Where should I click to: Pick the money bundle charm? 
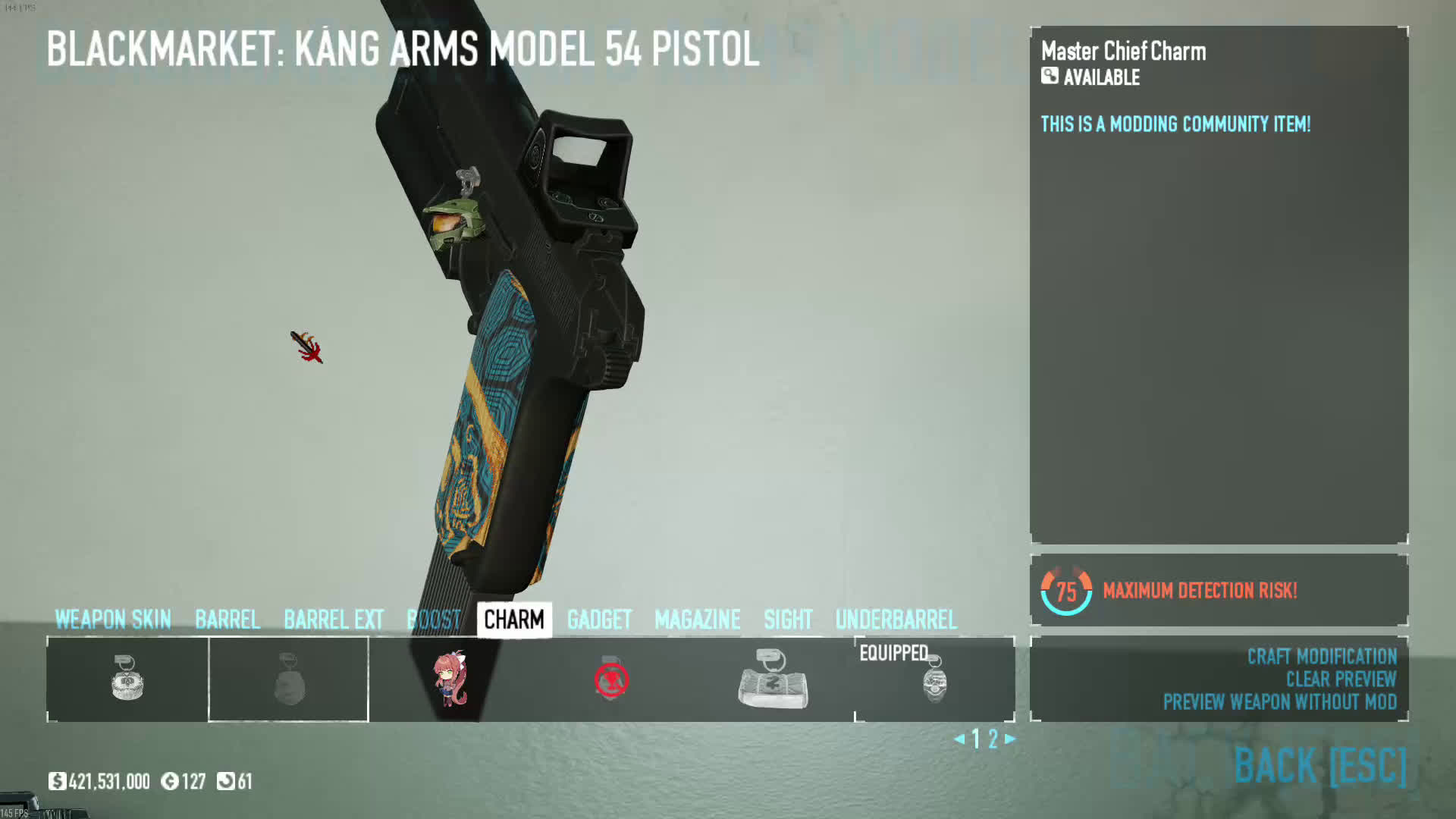(x=773, y=680)
